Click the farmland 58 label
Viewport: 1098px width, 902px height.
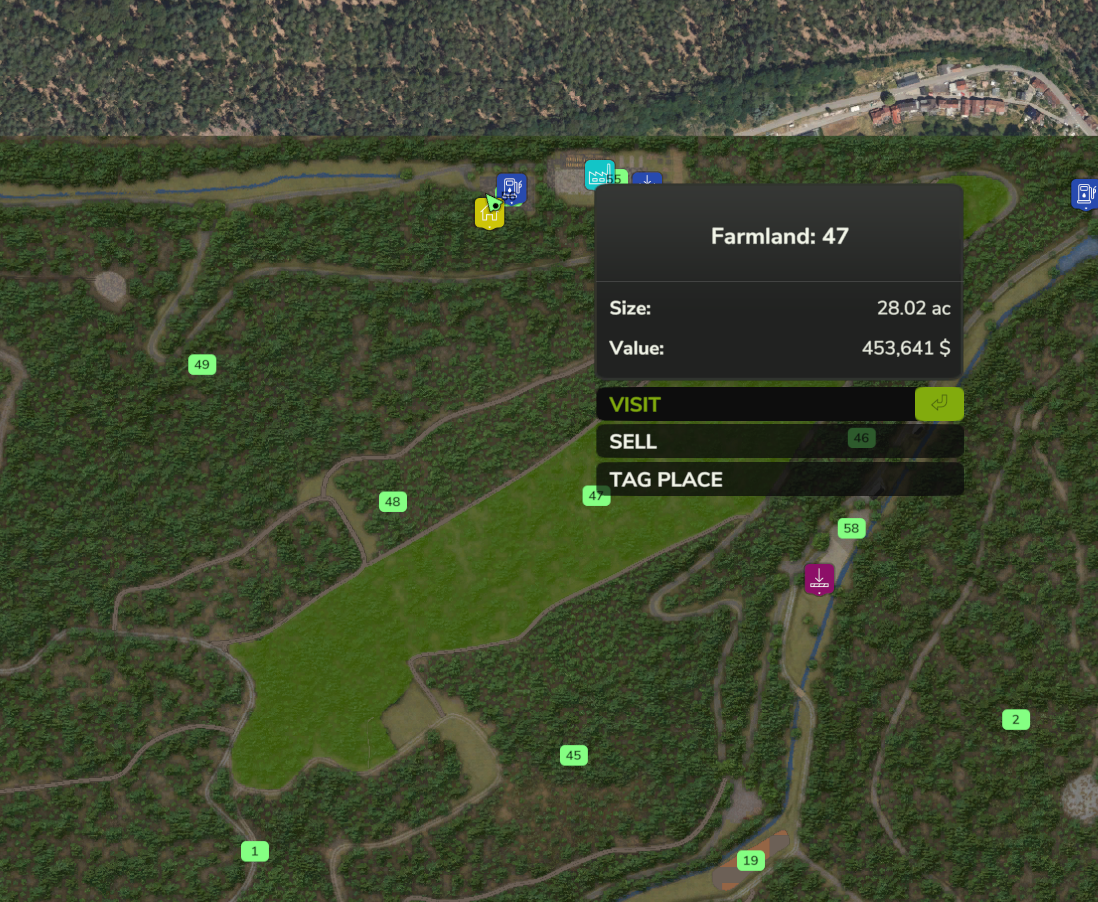point(851,528)
